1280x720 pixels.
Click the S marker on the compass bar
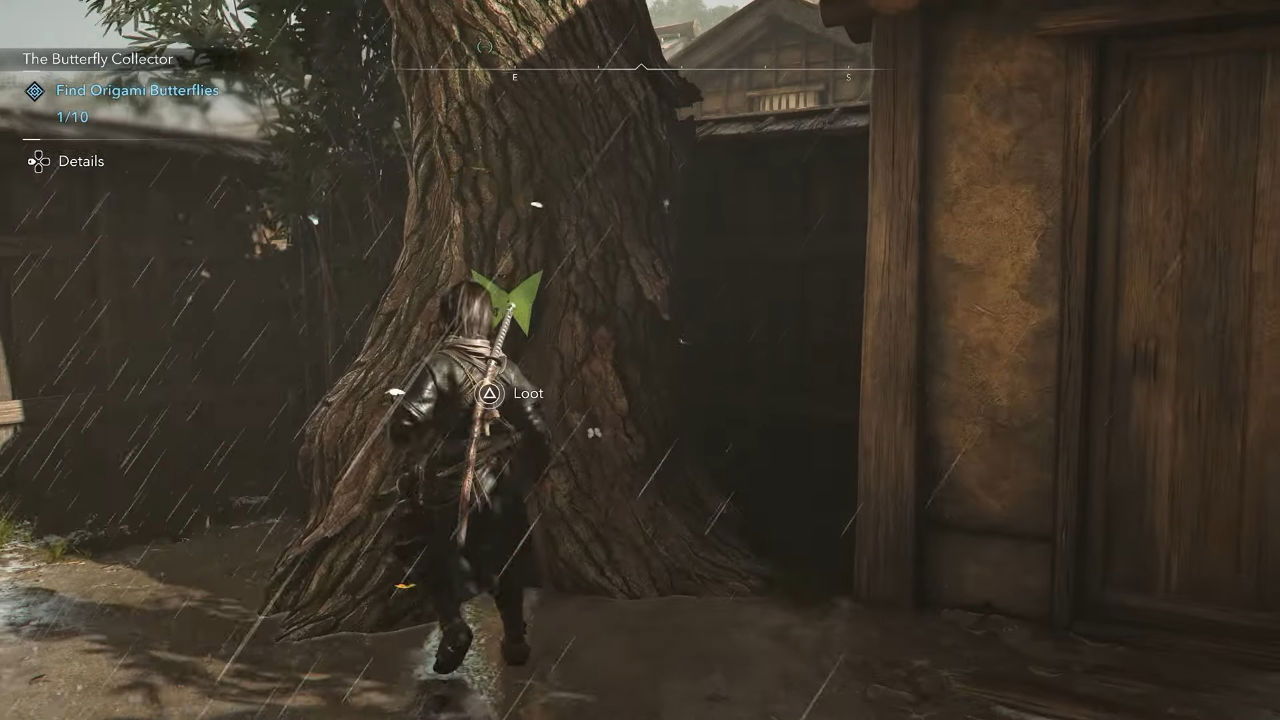pyautogui.click(x=848, y=77)
